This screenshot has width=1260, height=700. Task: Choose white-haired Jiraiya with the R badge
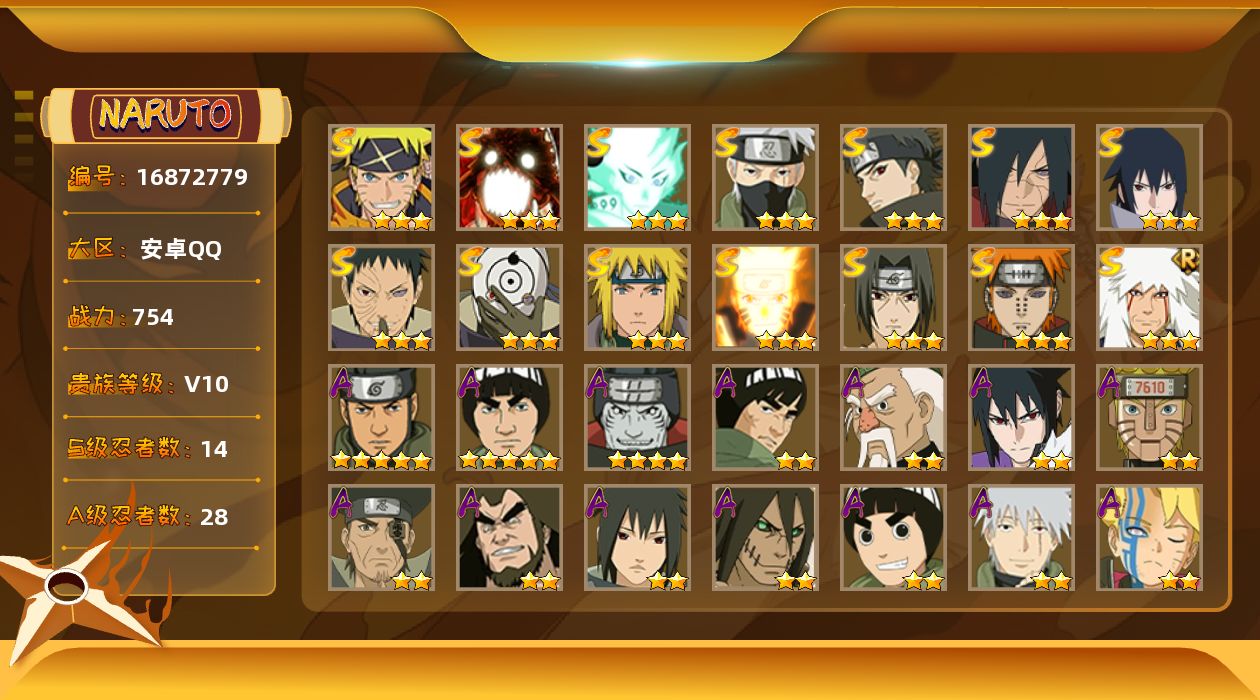(1149, 297)
